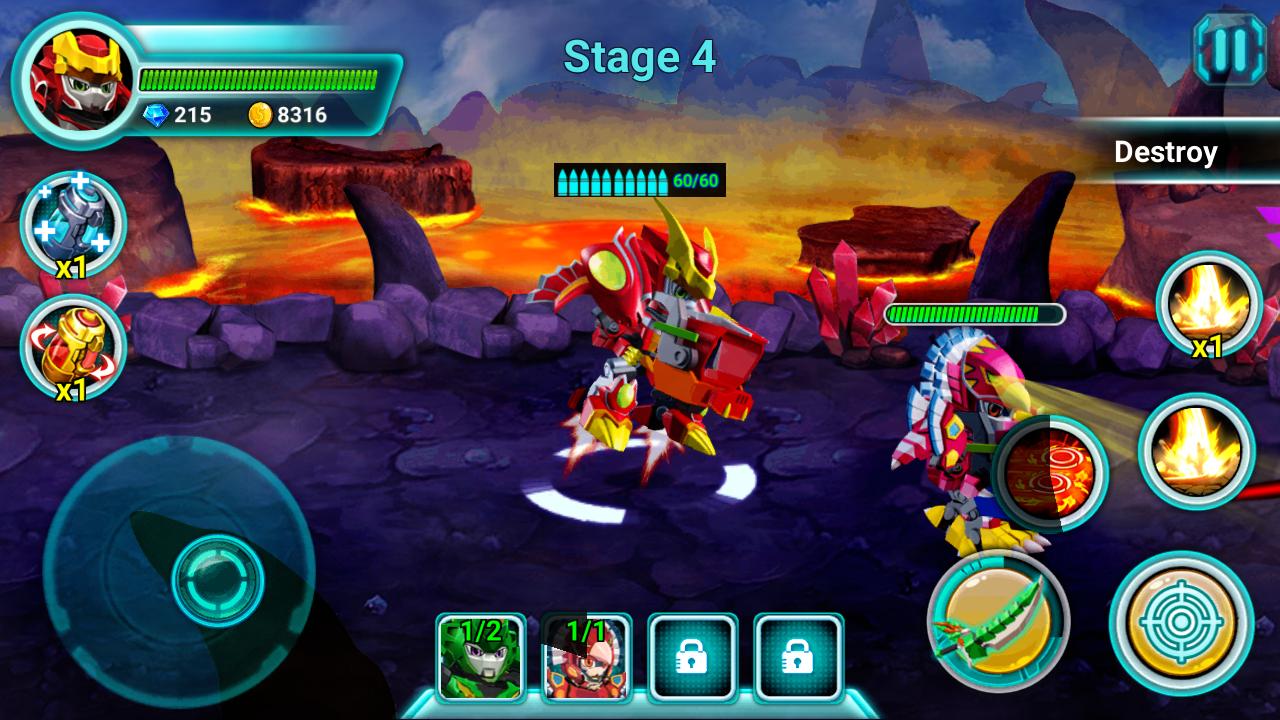This screenshot has width=1280, height=720.
Task: Activate the fire skill without a counter
Action: (x=1196, y=452)
